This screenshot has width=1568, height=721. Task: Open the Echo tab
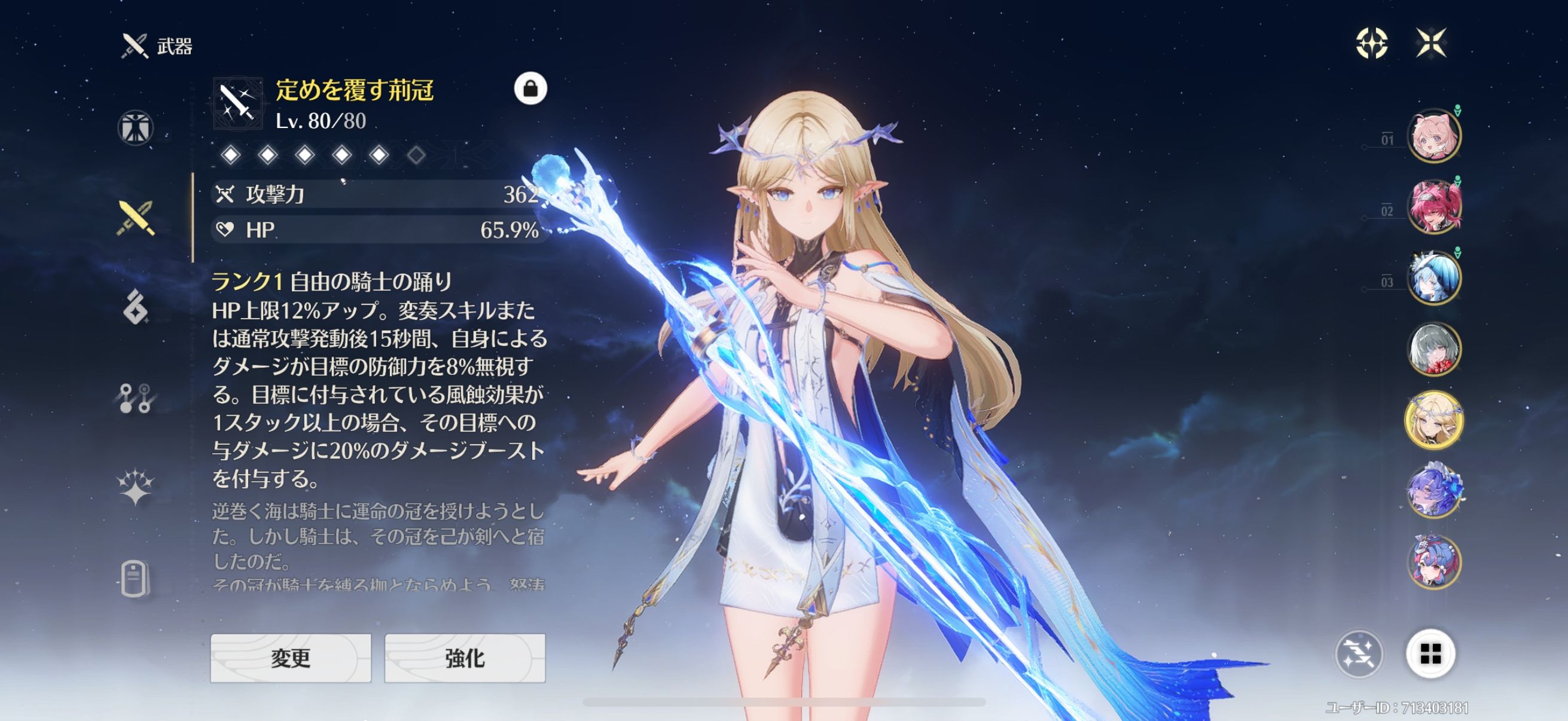pyautogui.click(x=135, y=307)
